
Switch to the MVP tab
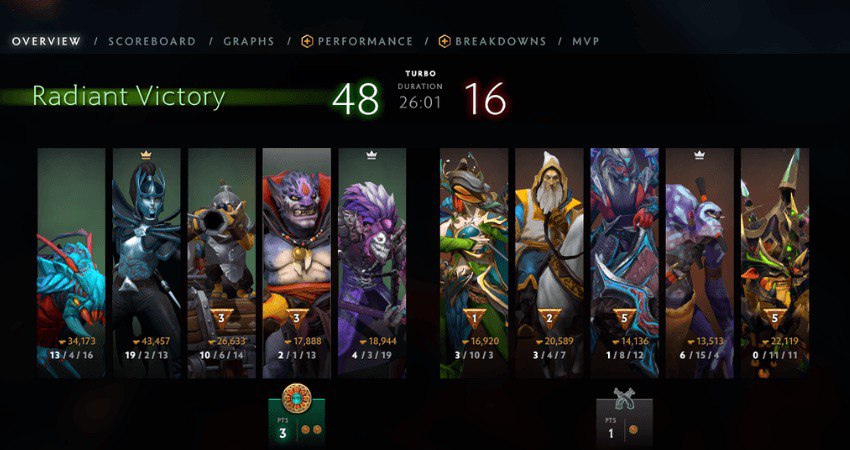(x=586, y=42)
